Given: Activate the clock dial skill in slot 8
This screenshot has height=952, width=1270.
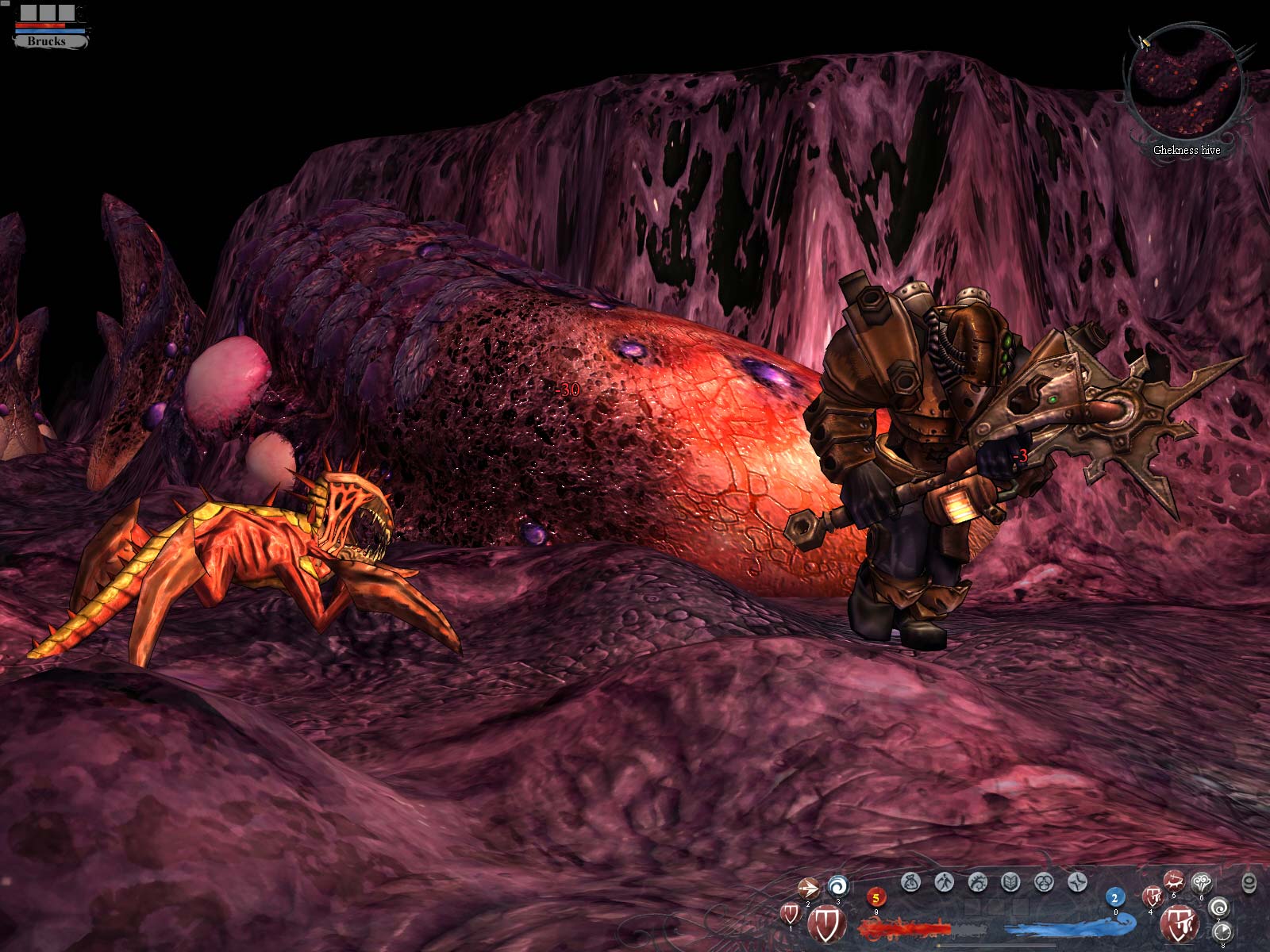Looking at the screenshot, I should (x=1222, y=931).
